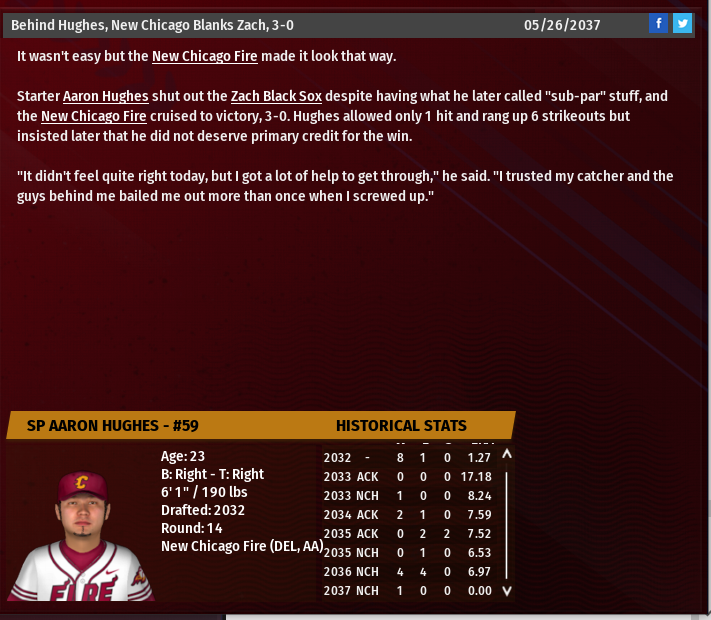711x620 pixels.
Task: Click the historical stats scroll-up arrow
Action: point(506,455)
